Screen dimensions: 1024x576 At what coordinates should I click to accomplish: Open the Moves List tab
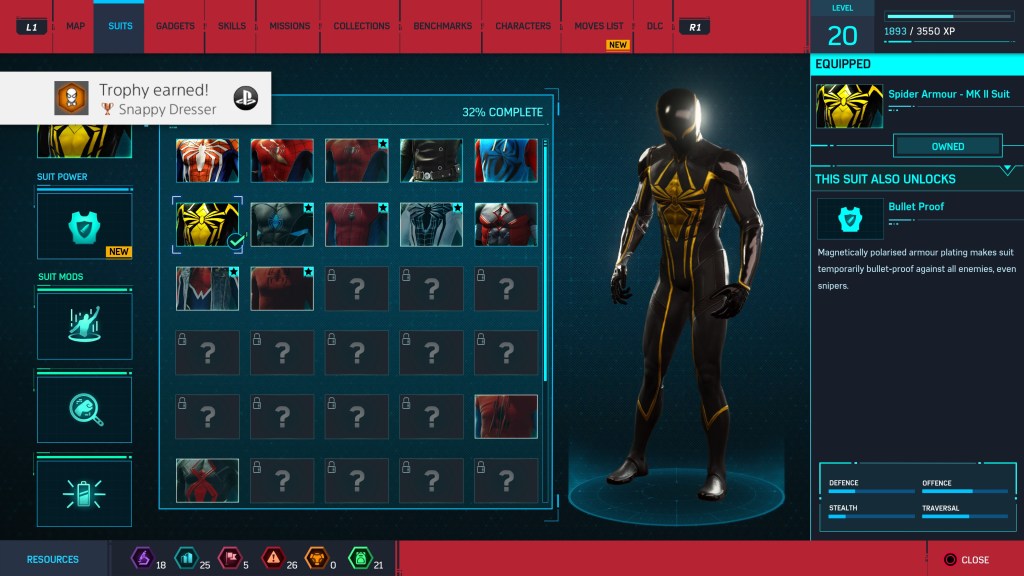point(598,26)
